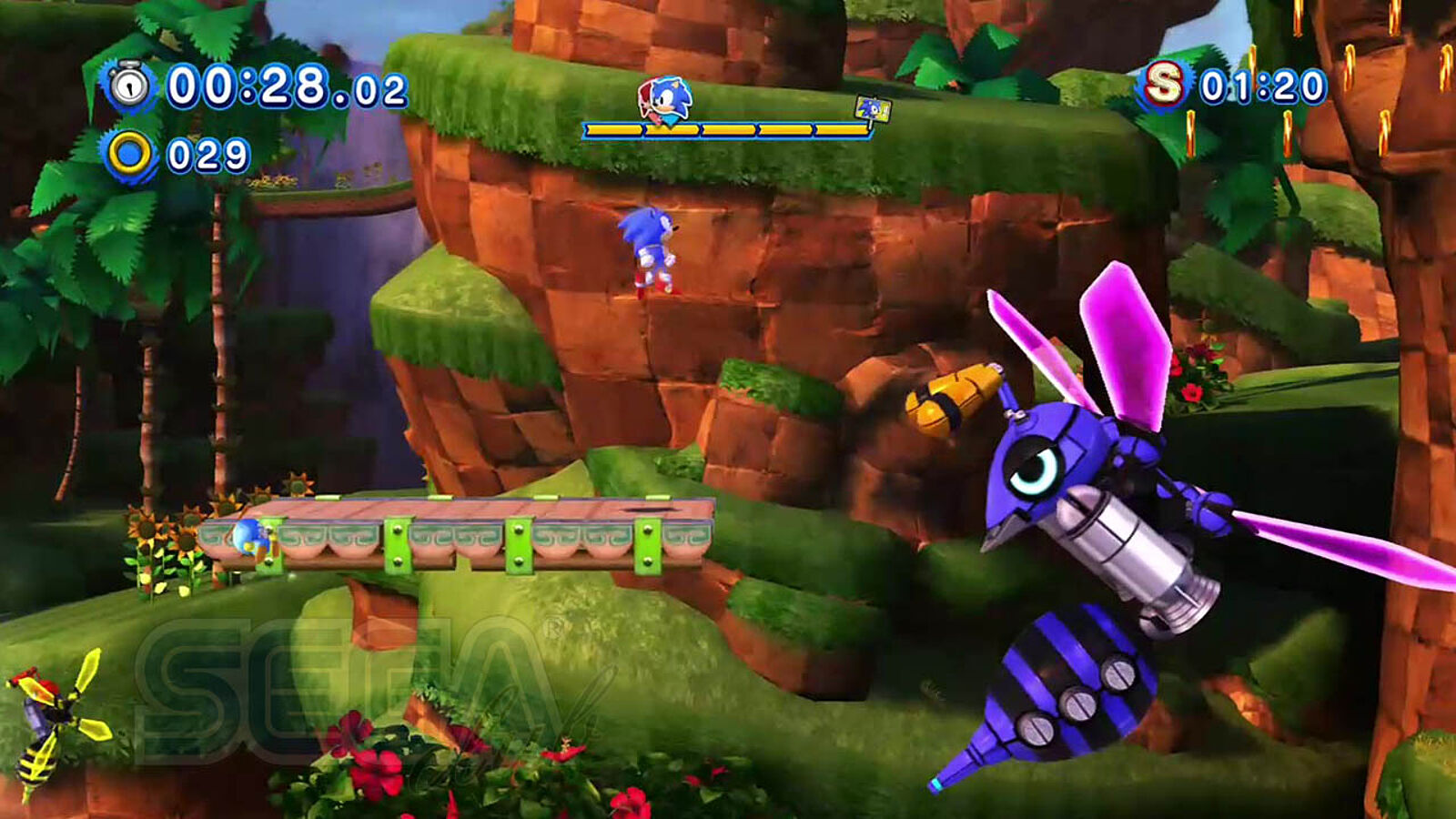Click the goal marker ending the progress bar
The image size is (1456, 819).
coord(872,110)
